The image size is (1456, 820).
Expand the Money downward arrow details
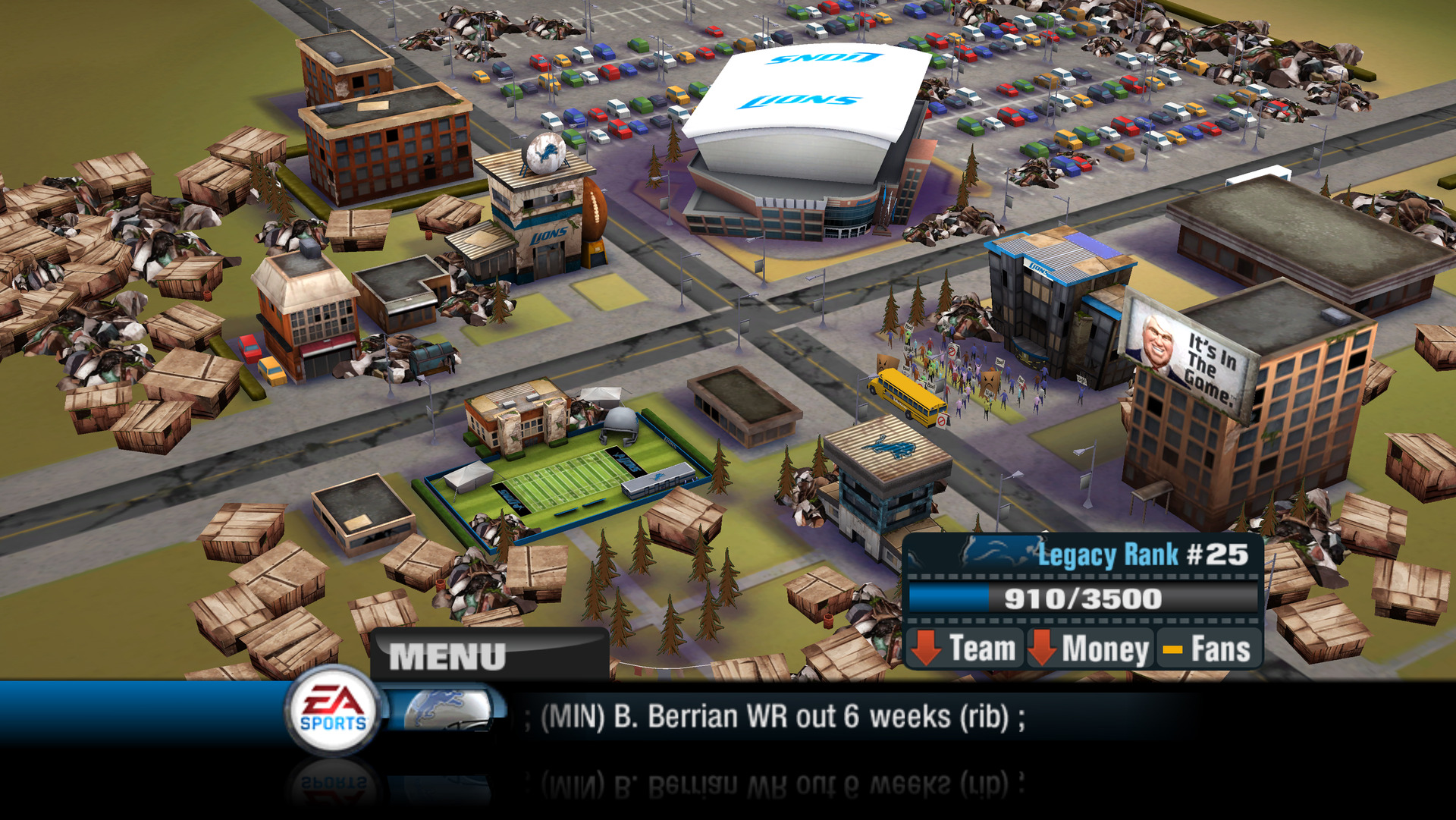pos(1045,648)
